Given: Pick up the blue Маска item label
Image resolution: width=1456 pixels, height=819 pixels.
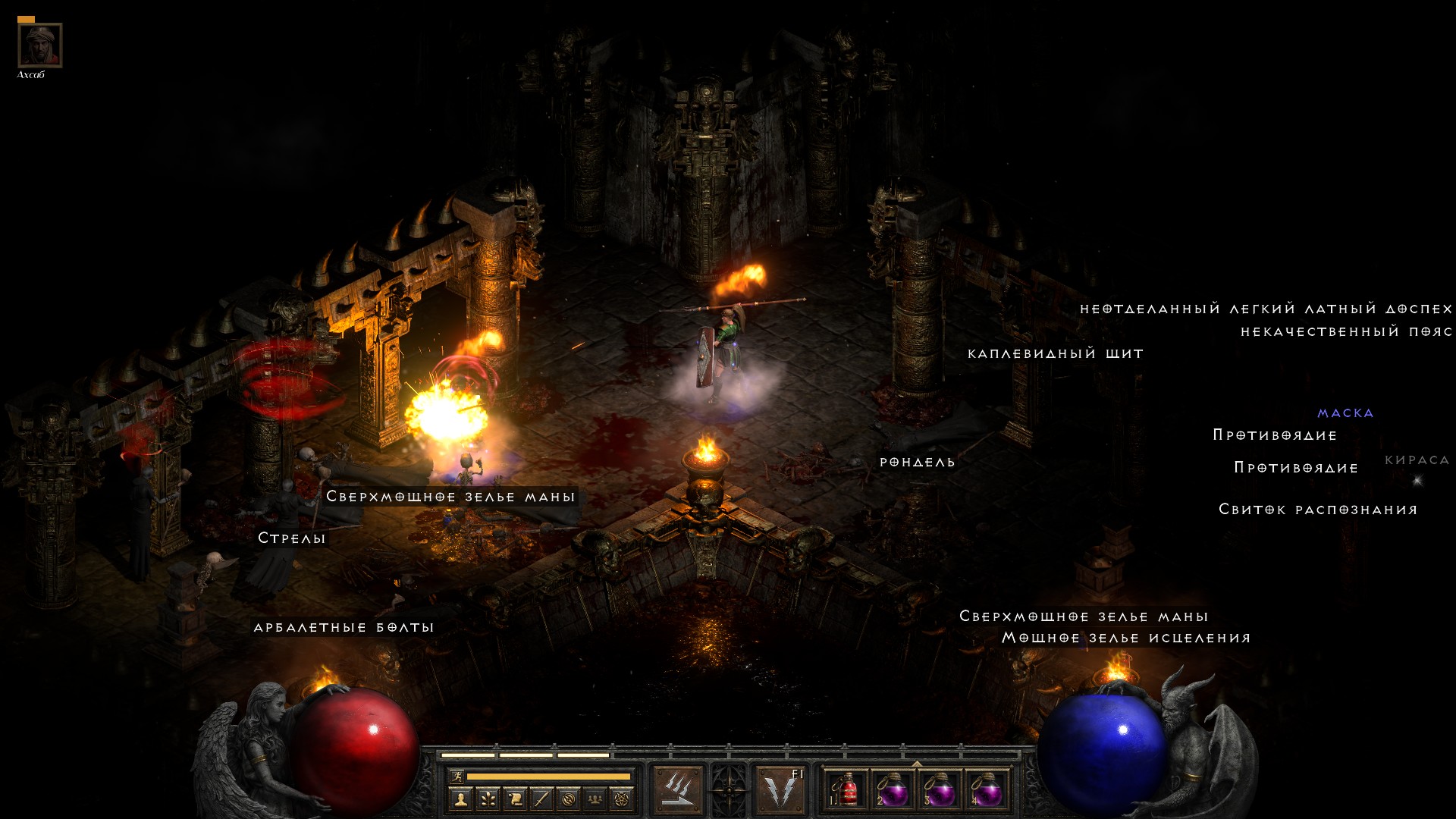Looking at the screenshot, I should (1345, 413).
